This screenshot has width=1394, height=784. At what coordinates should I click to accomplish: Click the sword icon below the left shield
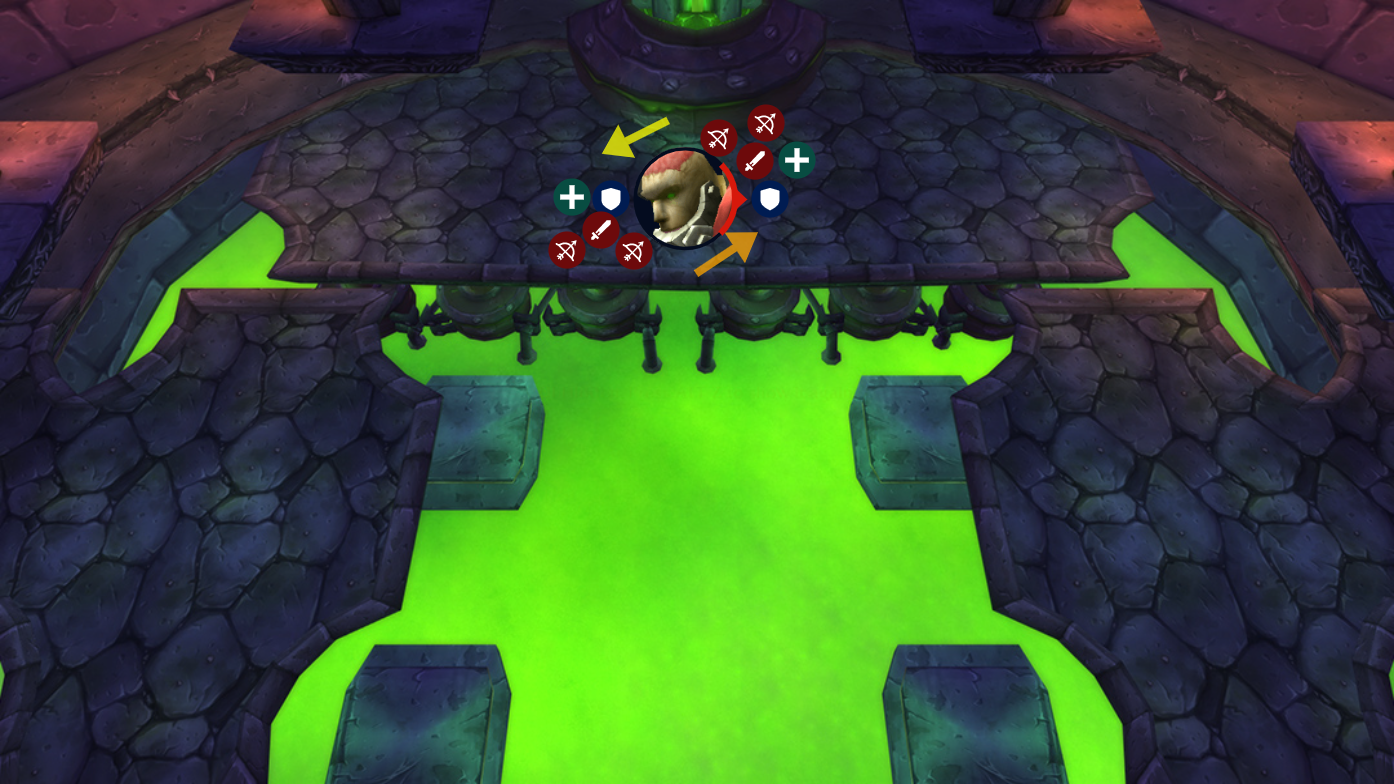600,229
